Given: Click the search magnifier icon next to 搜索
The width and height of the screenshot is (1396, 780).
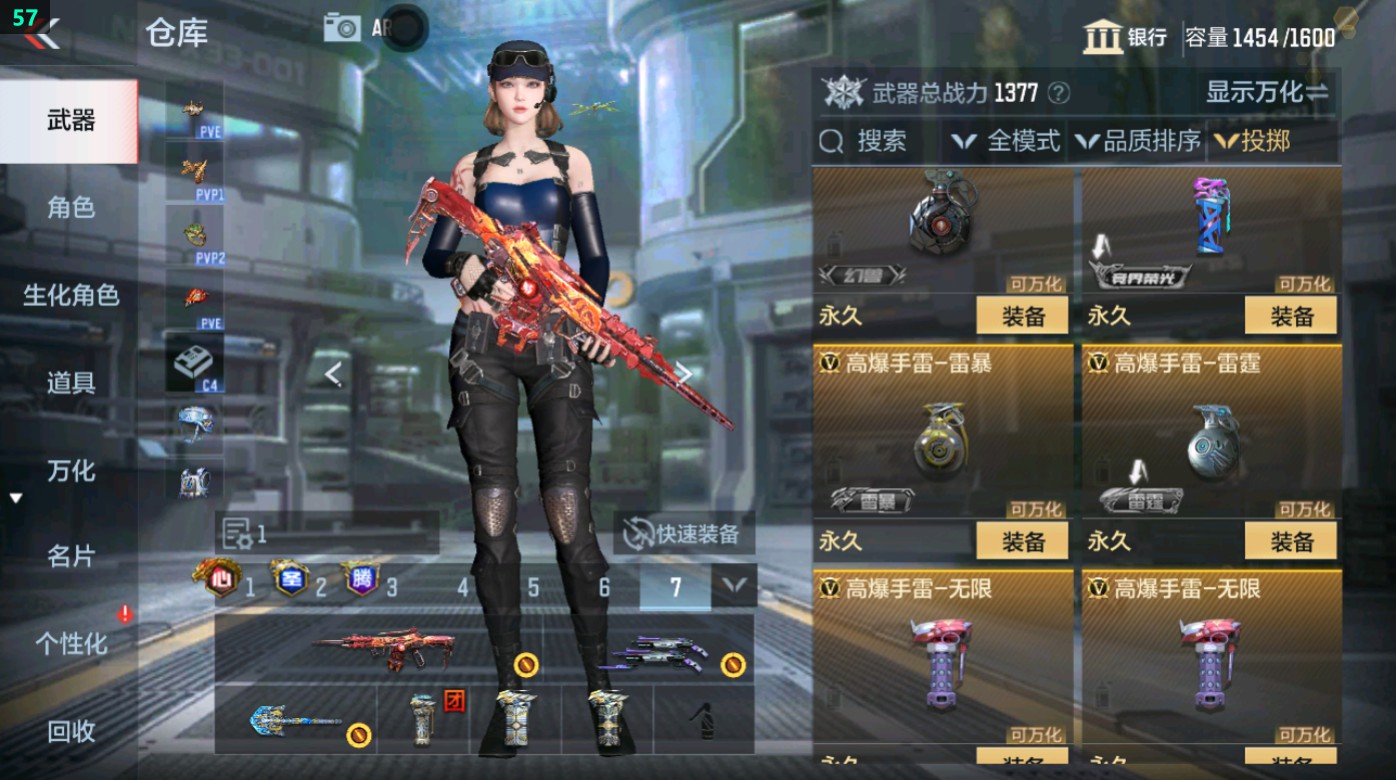Looking at the screenshot, I should coord(831,142).
